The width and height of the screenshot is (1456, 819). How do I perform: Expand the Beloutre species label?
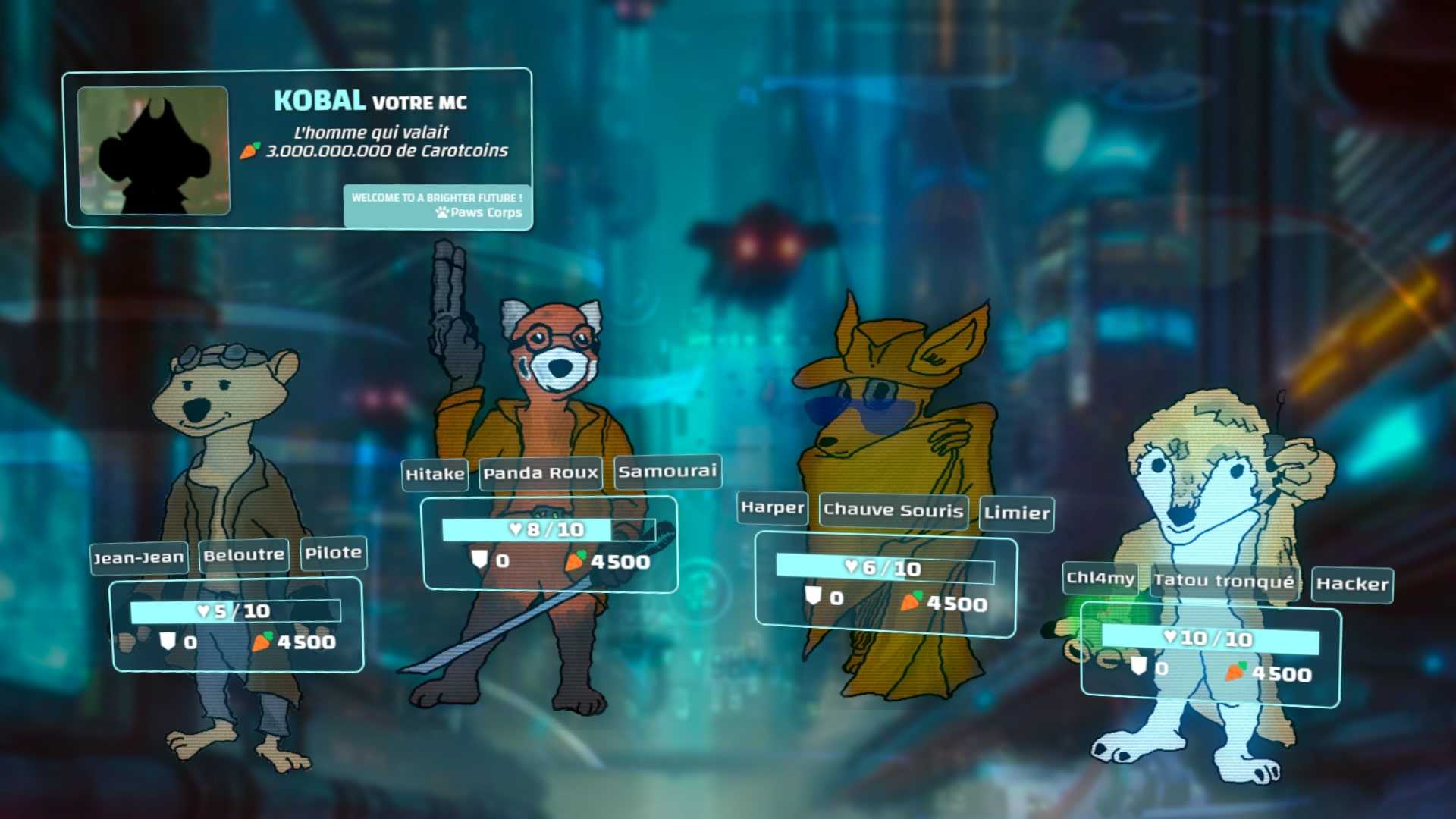(243, 554)
